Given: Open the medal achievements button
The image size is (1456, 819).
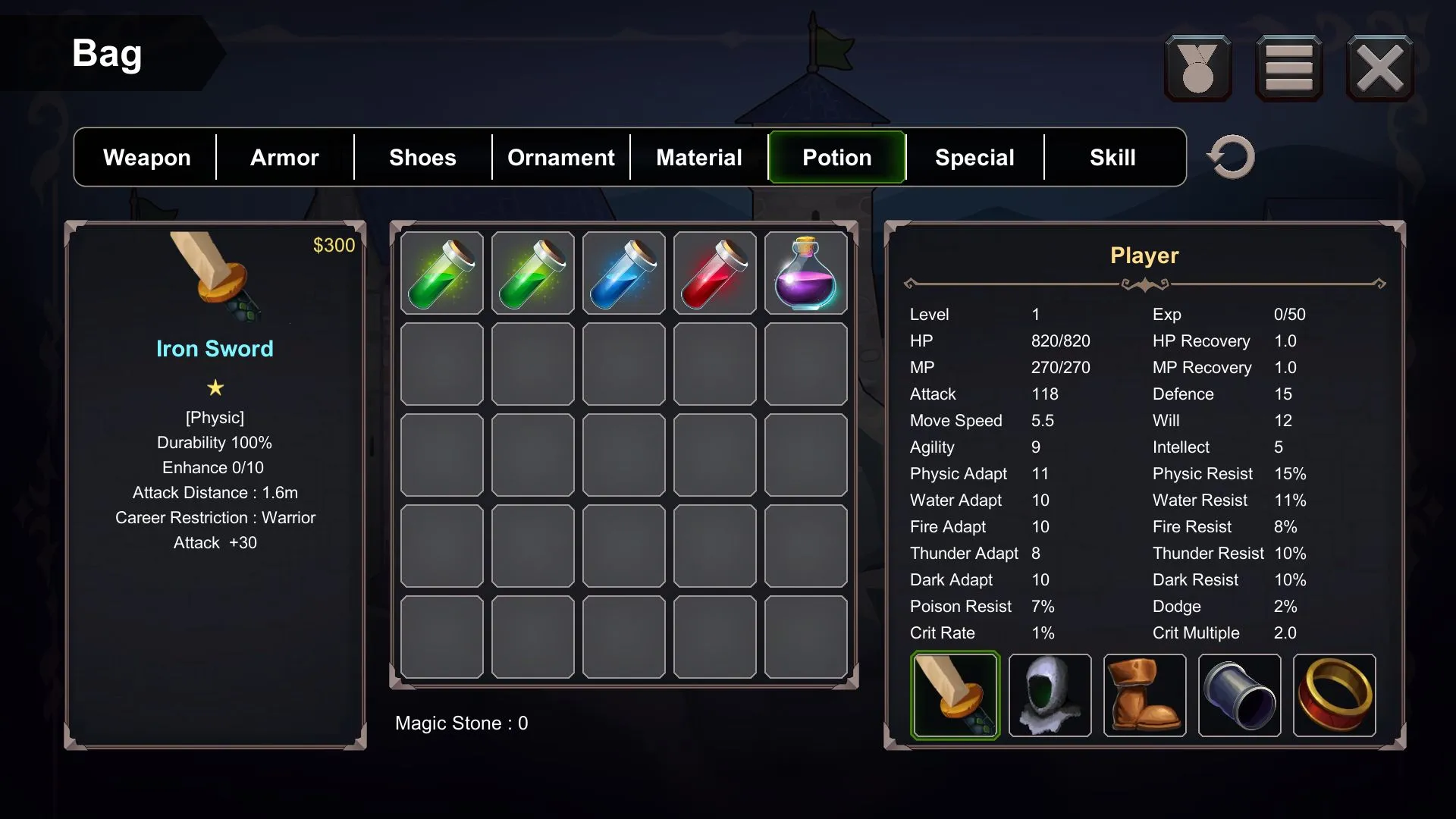Looking at the screenshot, I should click(x=1198, y=68).
